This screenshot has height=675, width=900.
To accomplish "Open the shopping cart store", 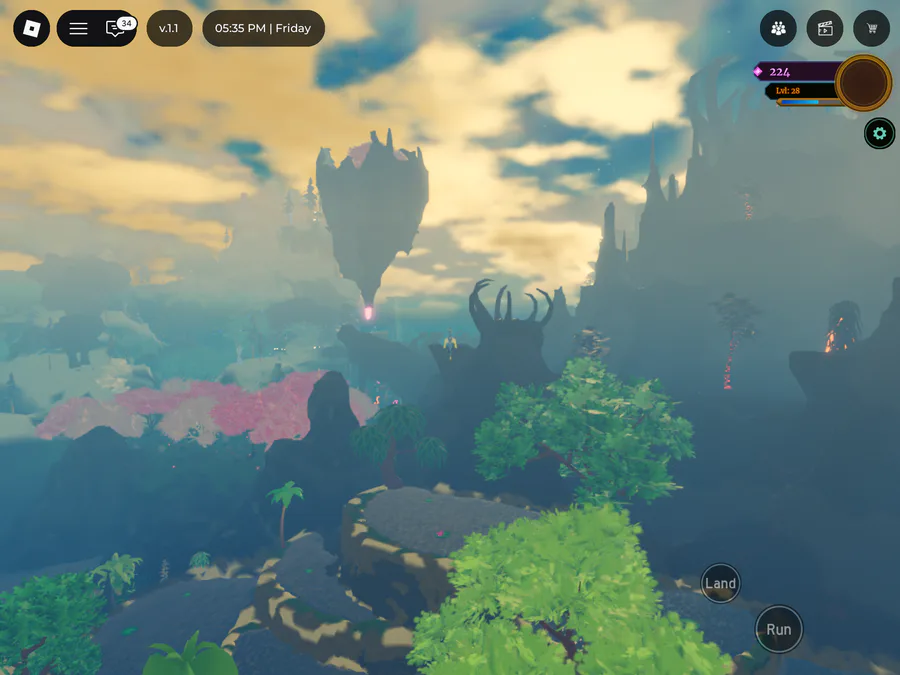I will [872, 28].
